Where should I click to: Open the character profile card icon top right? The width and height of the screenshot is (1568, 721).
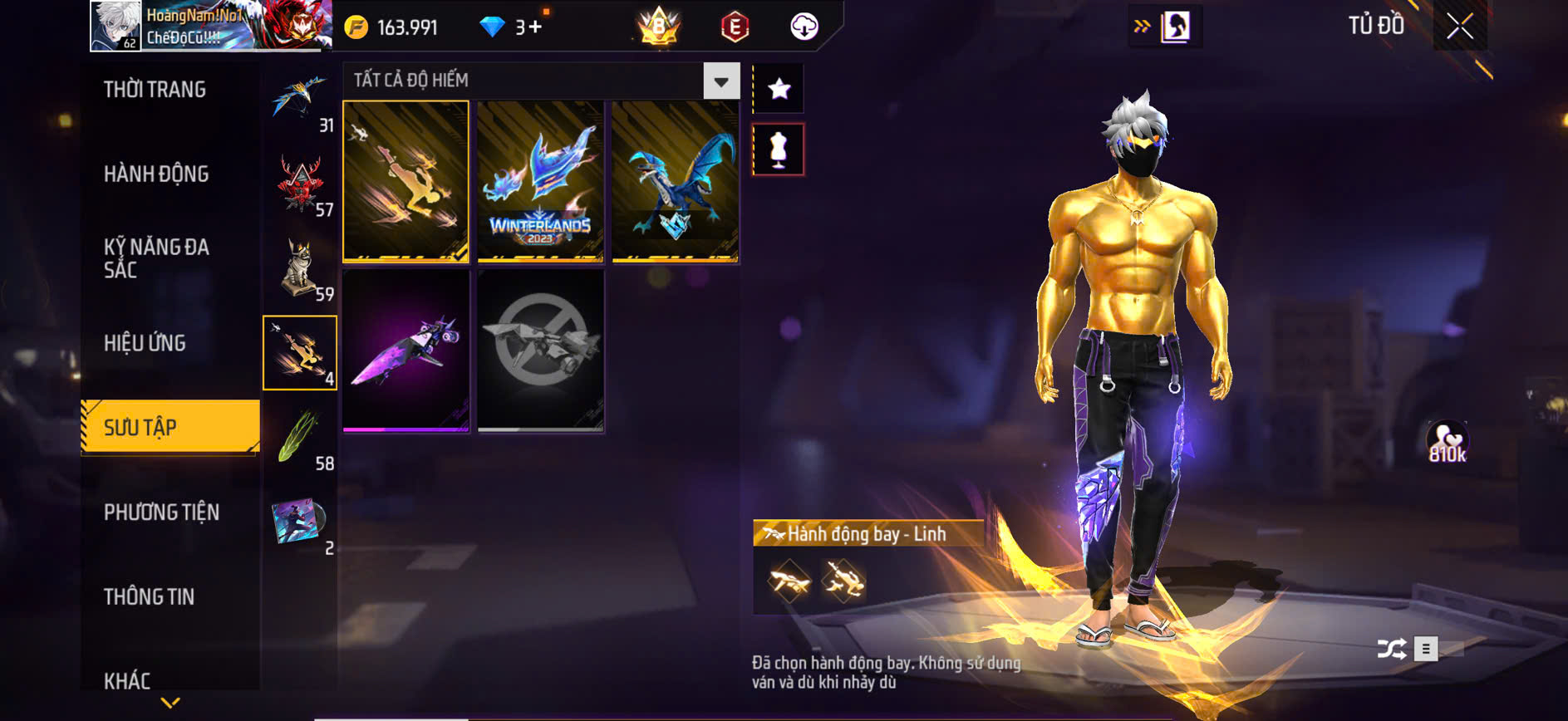1172,25
